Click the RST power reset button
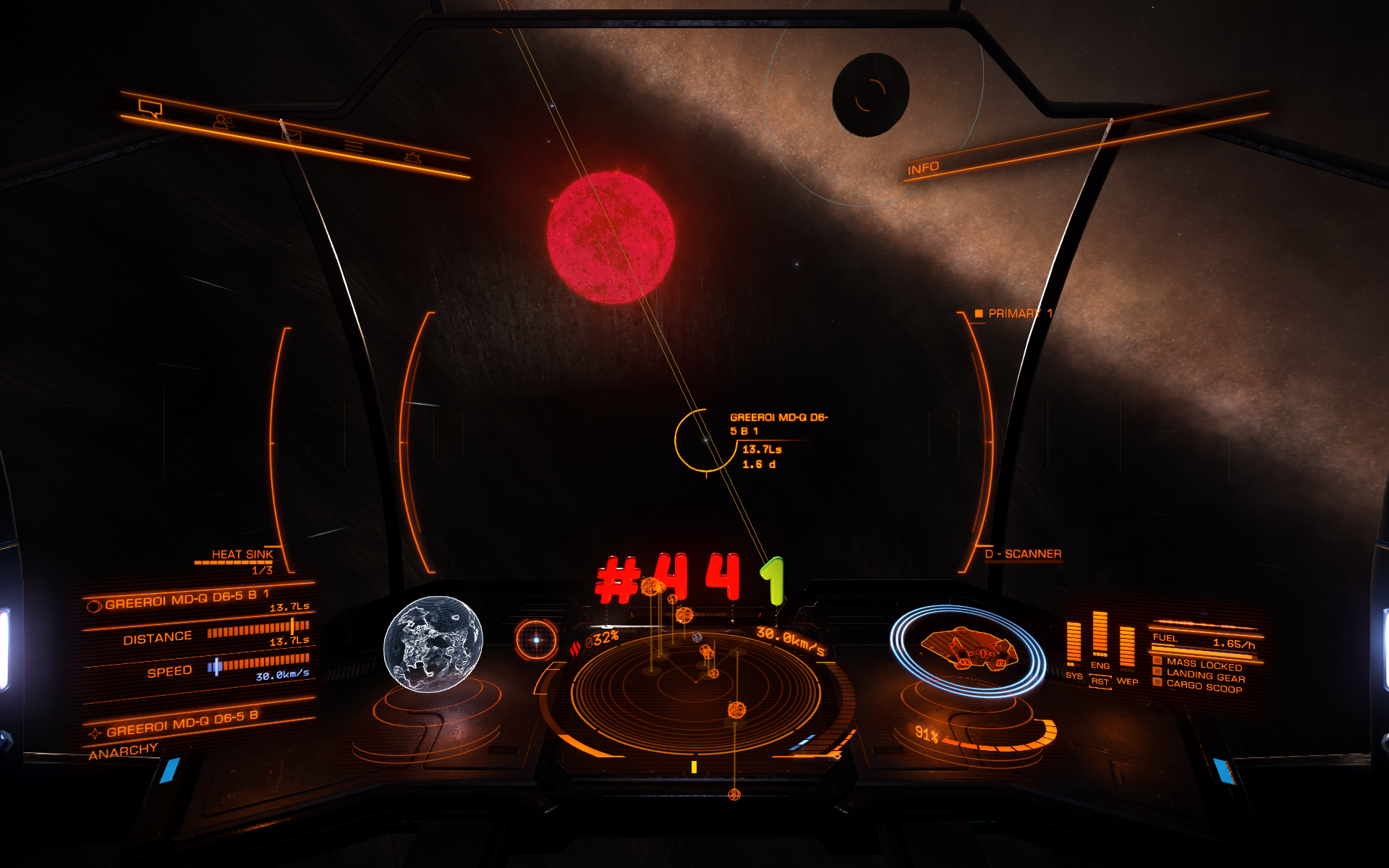This screenshot has width=1389, height=868. click(1100, 681)
